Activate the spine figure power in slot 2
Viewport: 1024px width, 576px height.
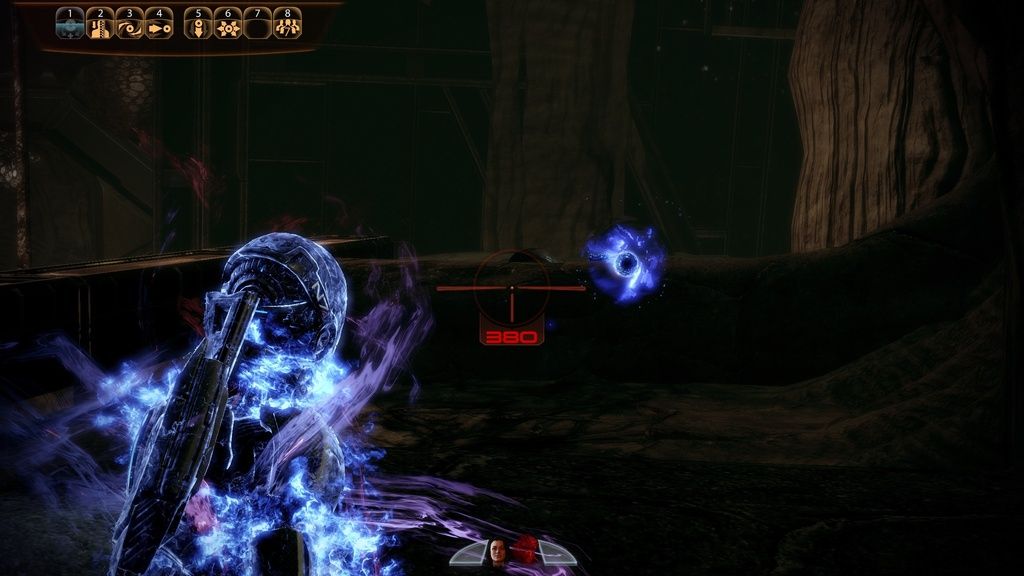99,25
